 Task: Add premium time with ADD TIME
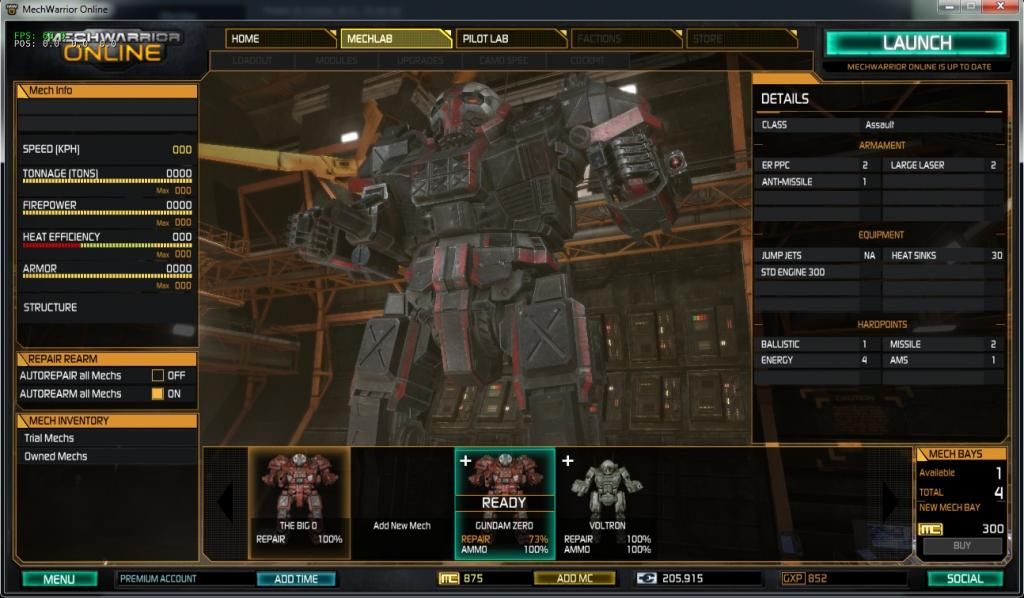click(296, 579)
